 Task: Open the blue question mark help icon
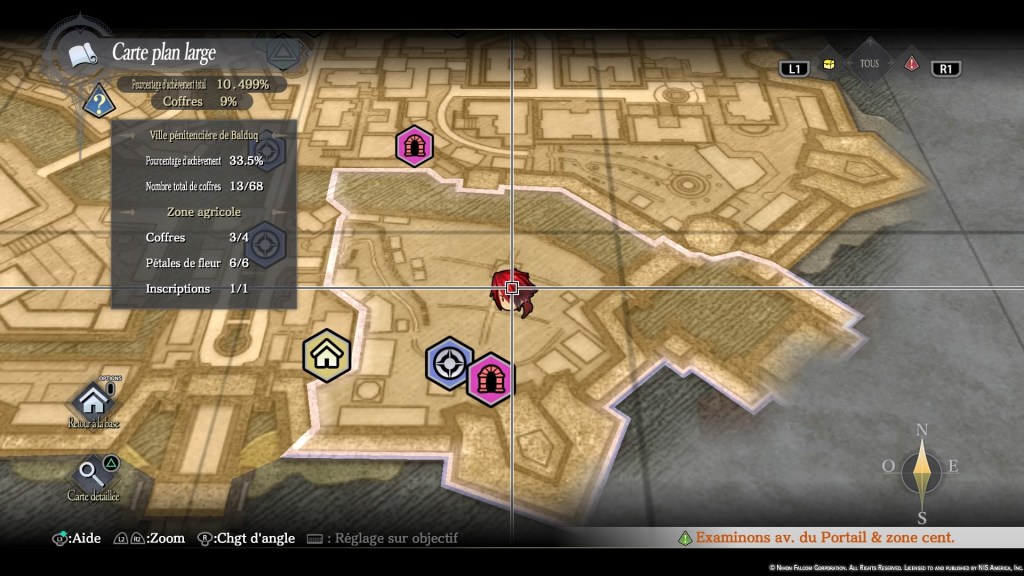(x=97, y=100)
